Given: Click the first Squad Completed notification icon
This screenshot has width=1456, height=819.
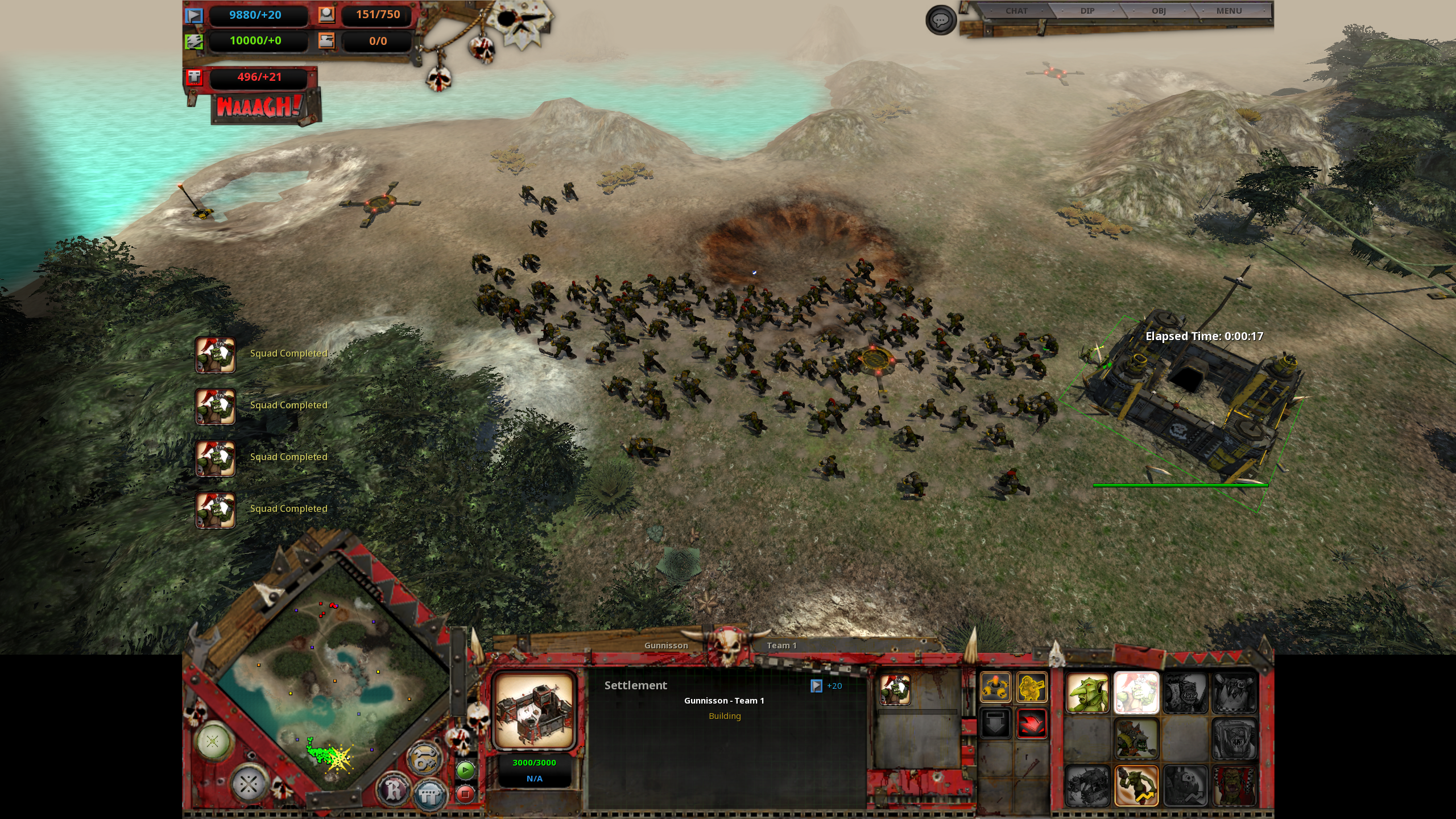Looking at the screenshot, I should pyautogui.click(x=216, y=354).
